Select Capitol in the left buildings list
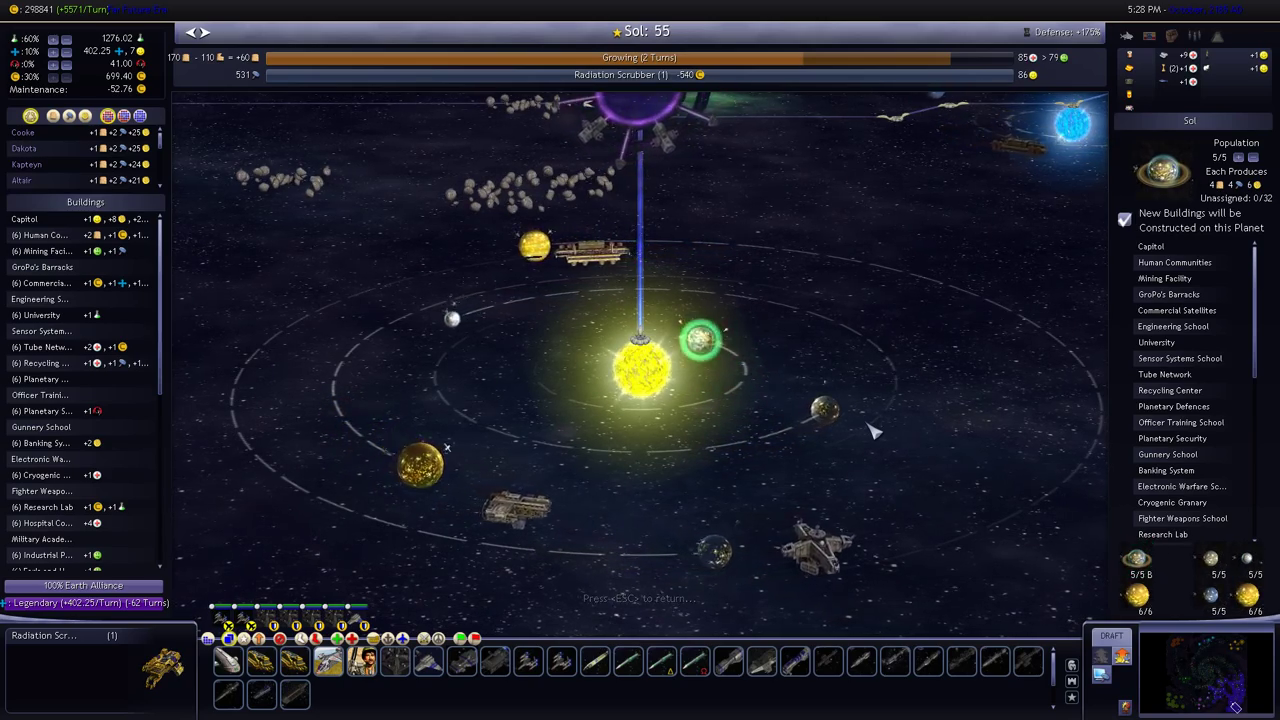 click(24, 219)
